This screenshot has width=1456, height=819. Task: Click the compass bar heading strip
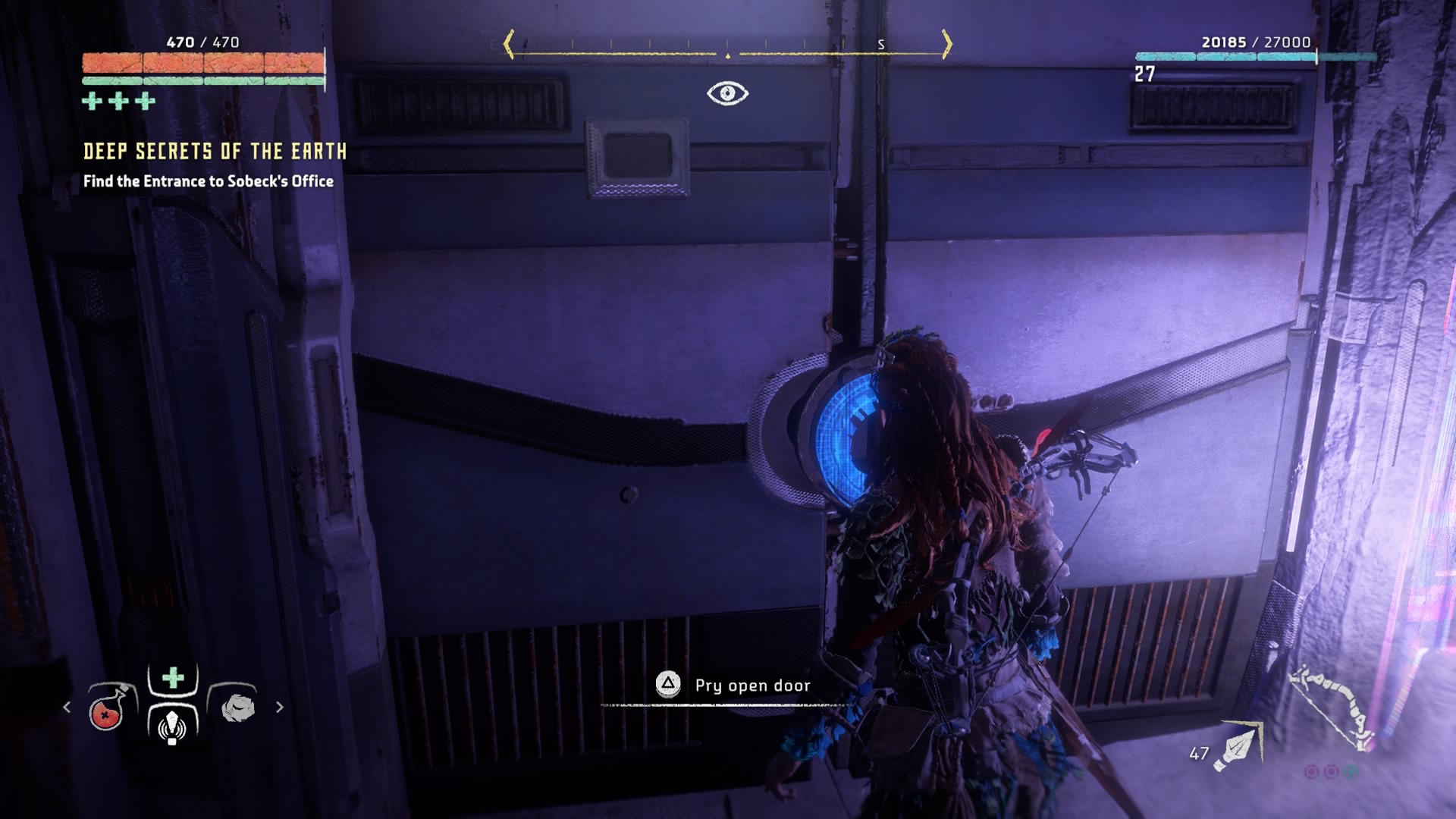(728, 45)
